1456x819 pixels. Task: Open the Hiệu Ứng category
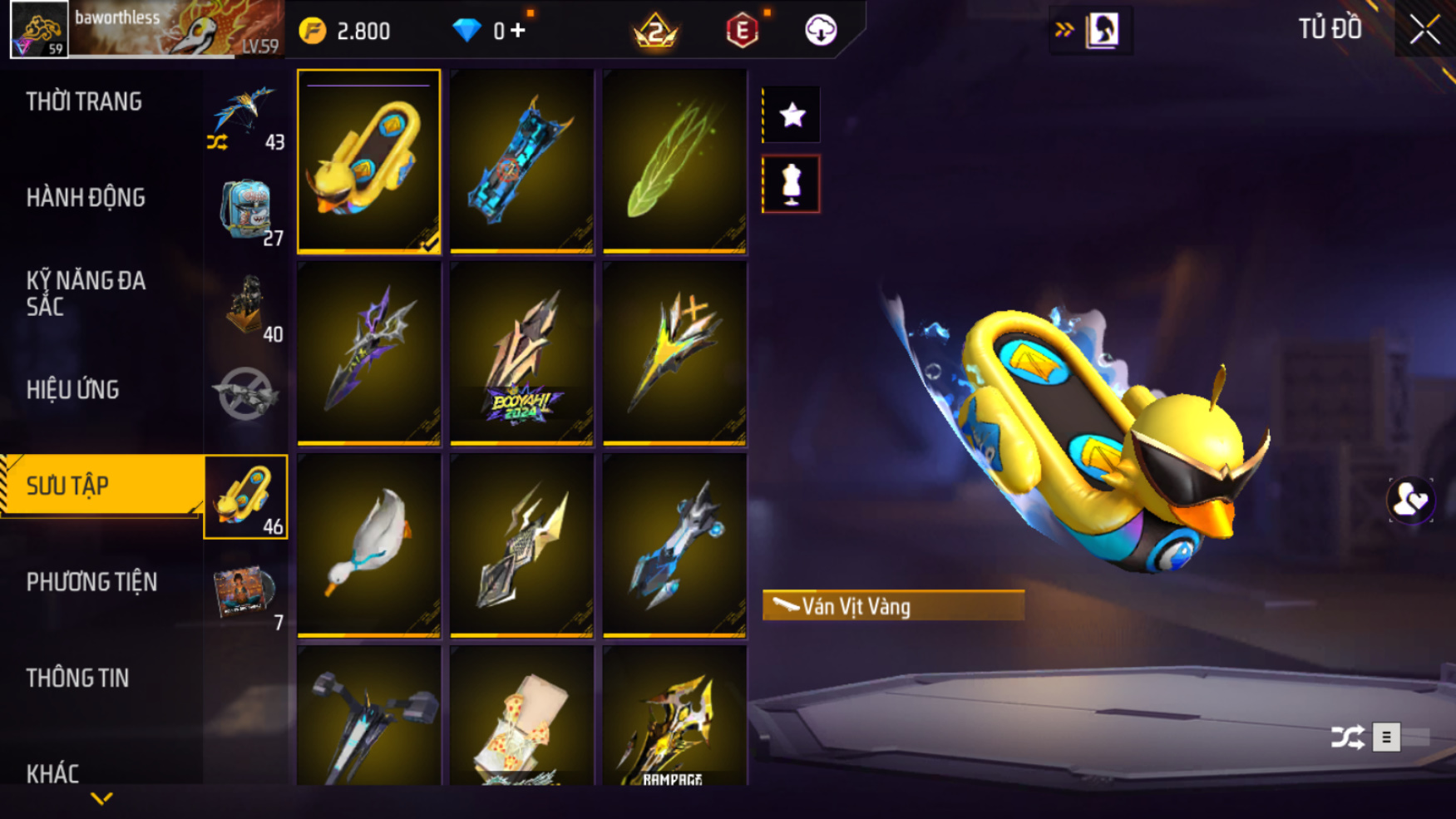(x=73, y=390)
